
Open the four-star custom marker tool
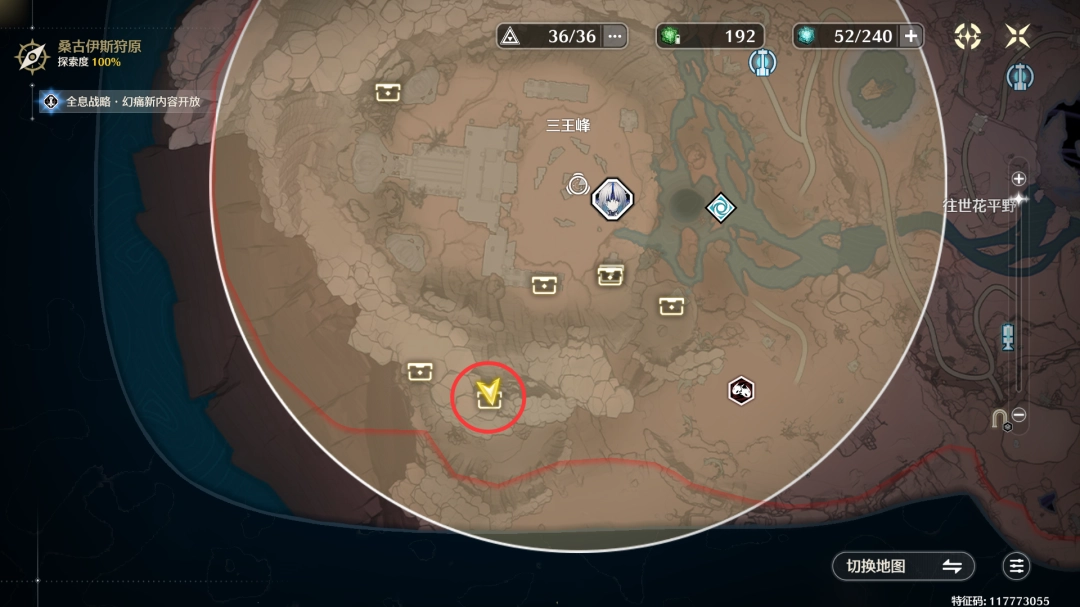click(x=967, y=36)
